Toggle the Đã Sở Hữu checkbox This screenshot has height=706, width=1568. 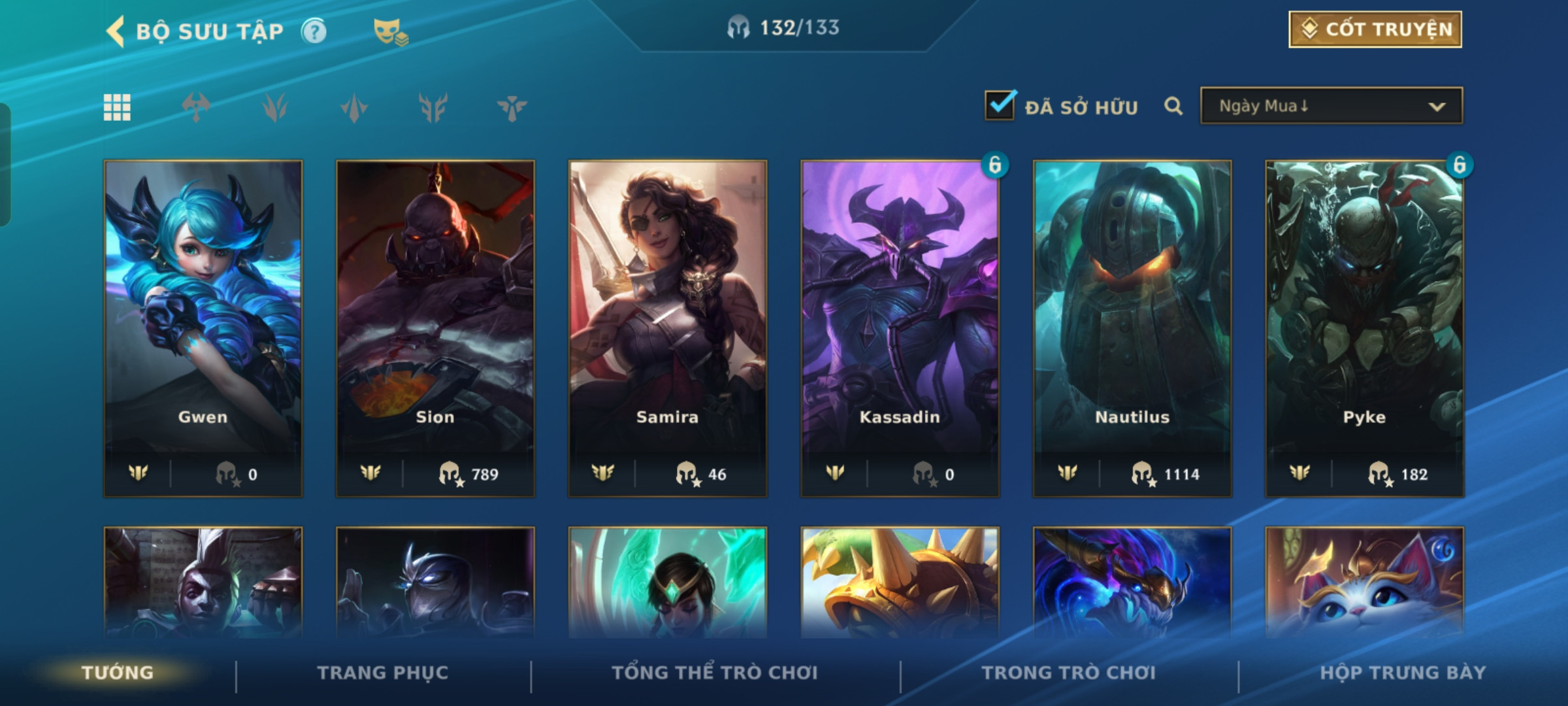(1000, 106)
